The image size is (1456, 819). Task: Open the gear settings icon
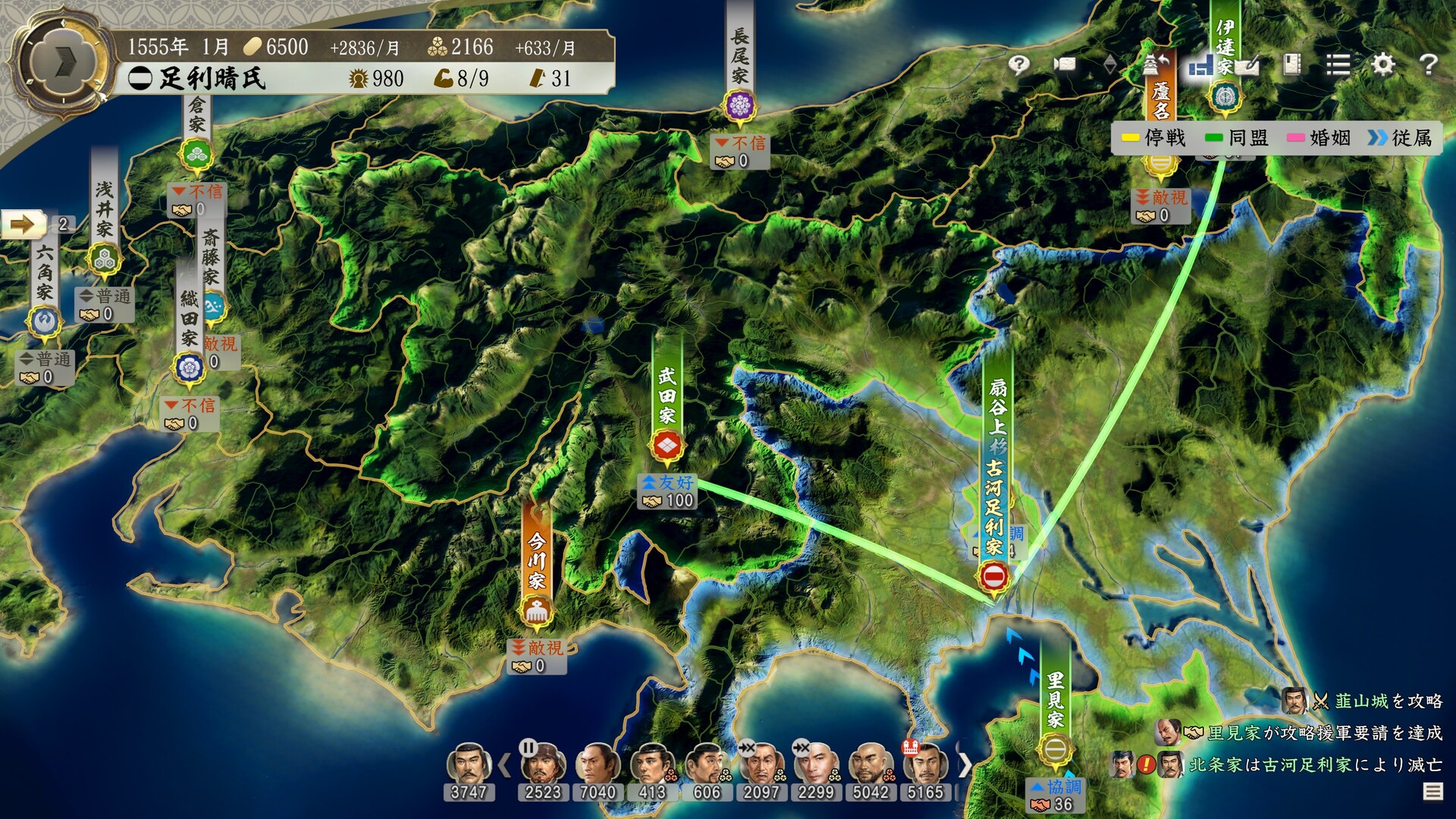1383,64
